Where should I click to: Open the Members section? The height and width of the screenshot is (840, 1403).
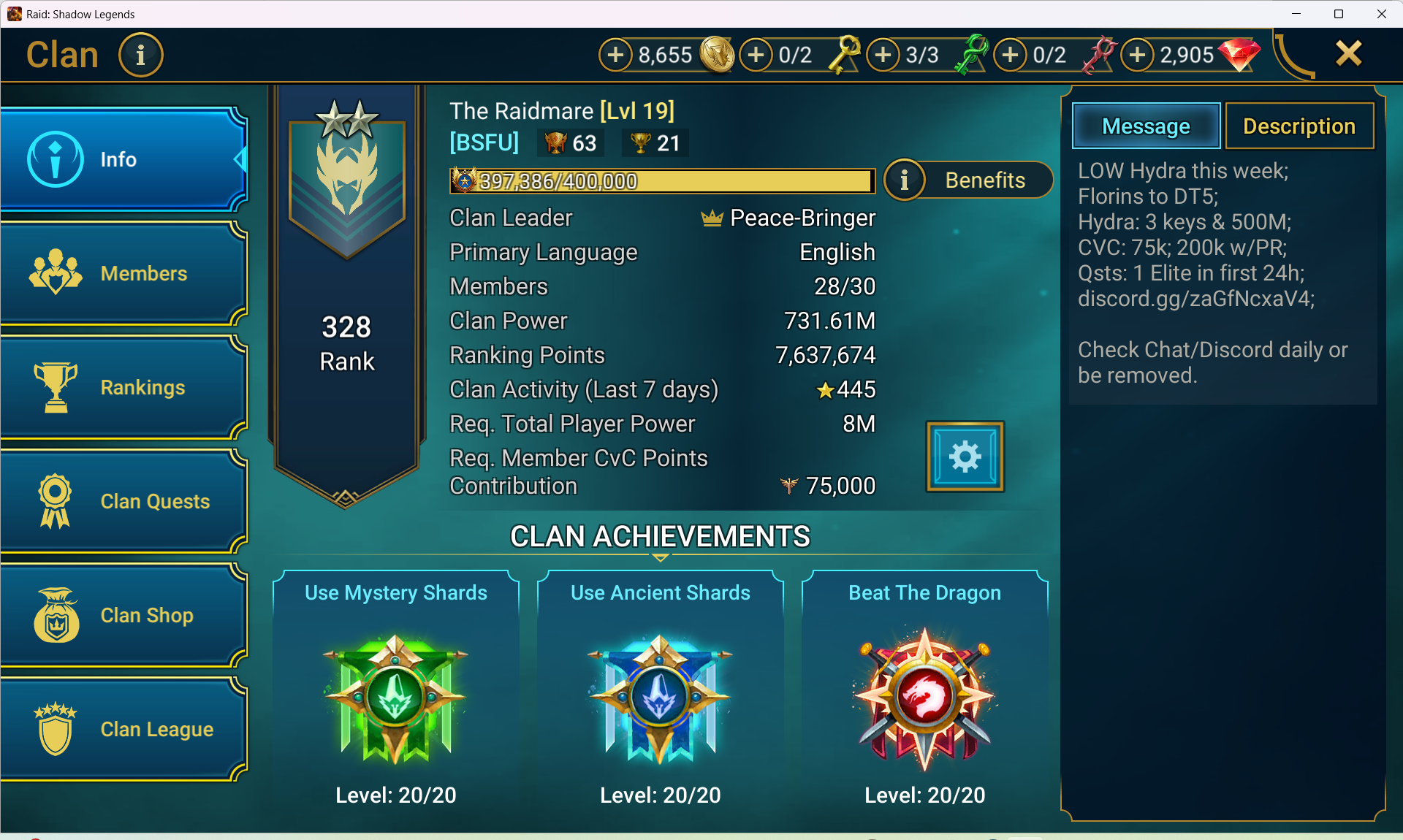pyautogui.click(x=123, y=273)
